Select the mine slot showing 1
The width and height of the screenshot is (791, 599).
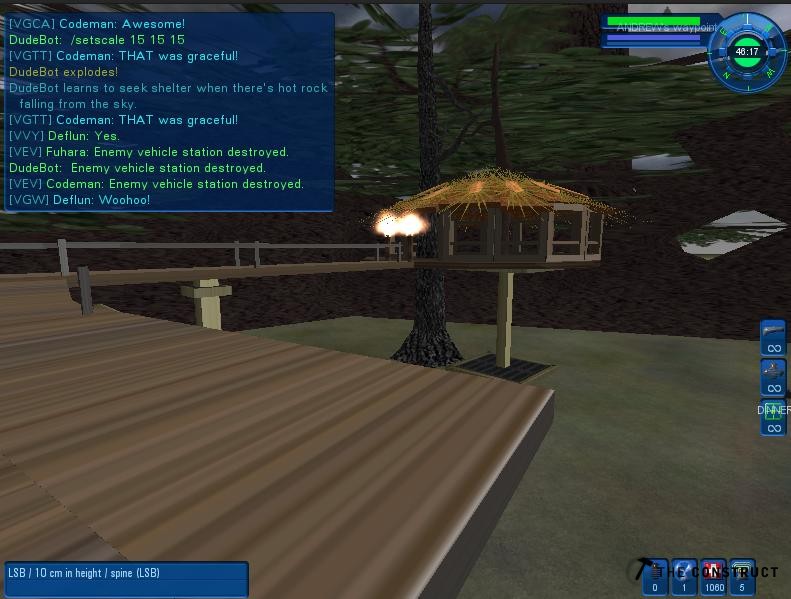tap(684, 577)
